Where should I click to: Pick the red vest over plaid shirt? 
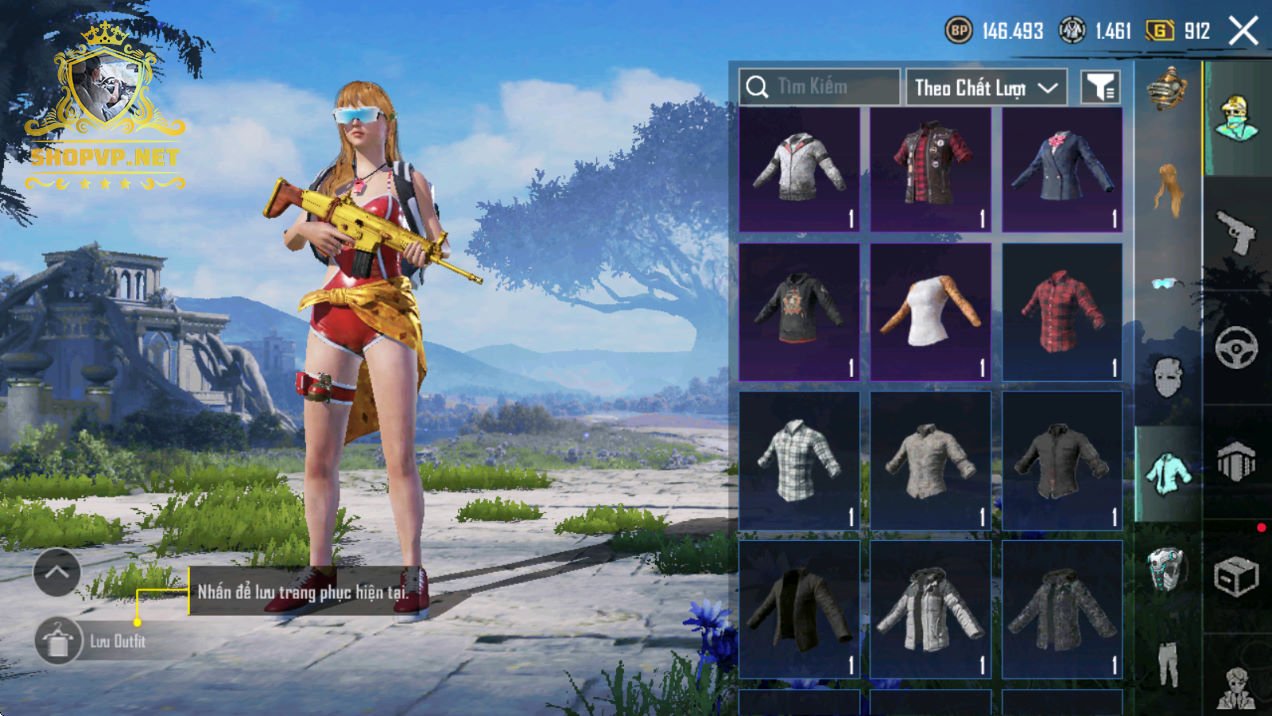930,170
